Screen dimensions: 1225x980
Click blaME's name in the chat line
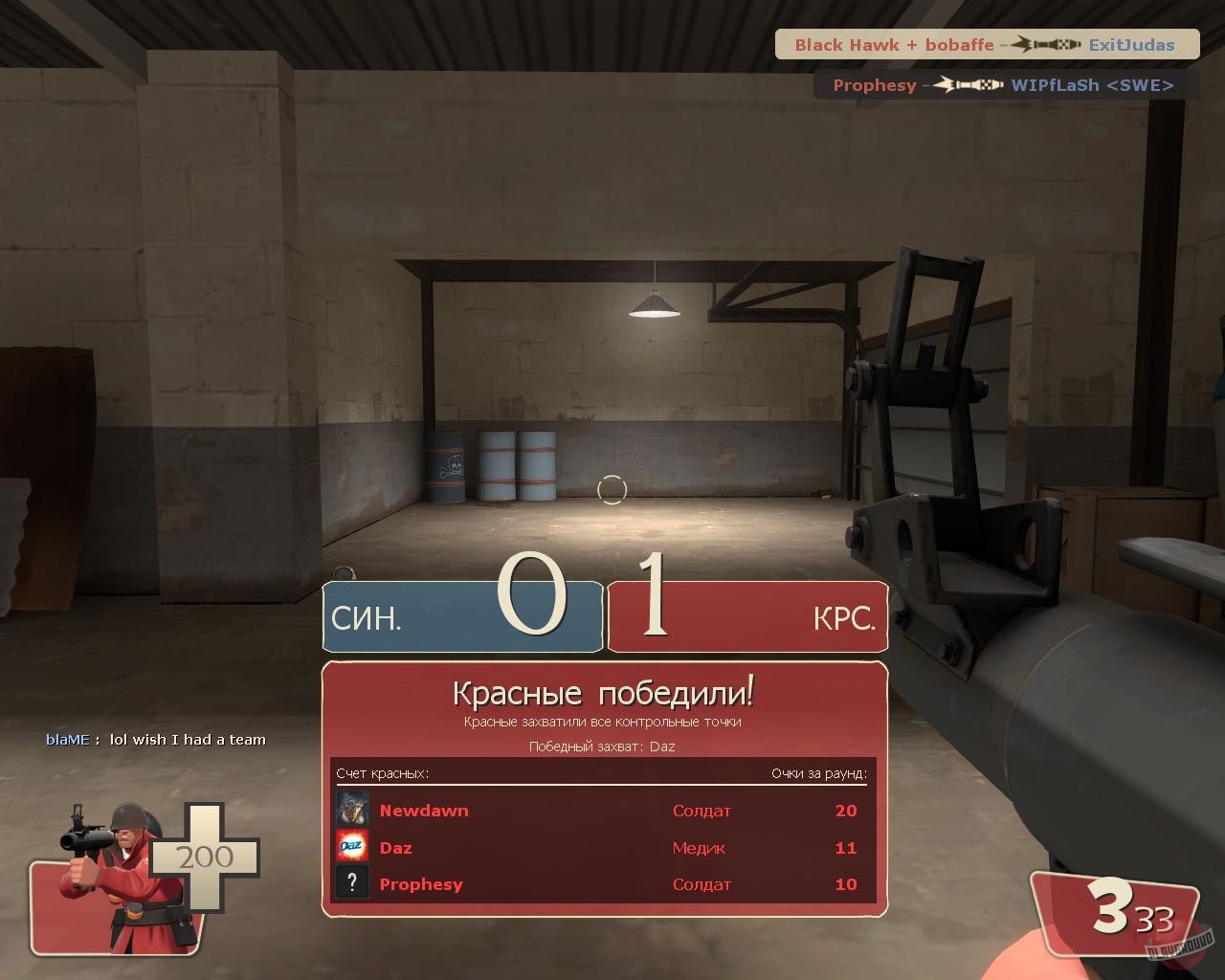68,739
